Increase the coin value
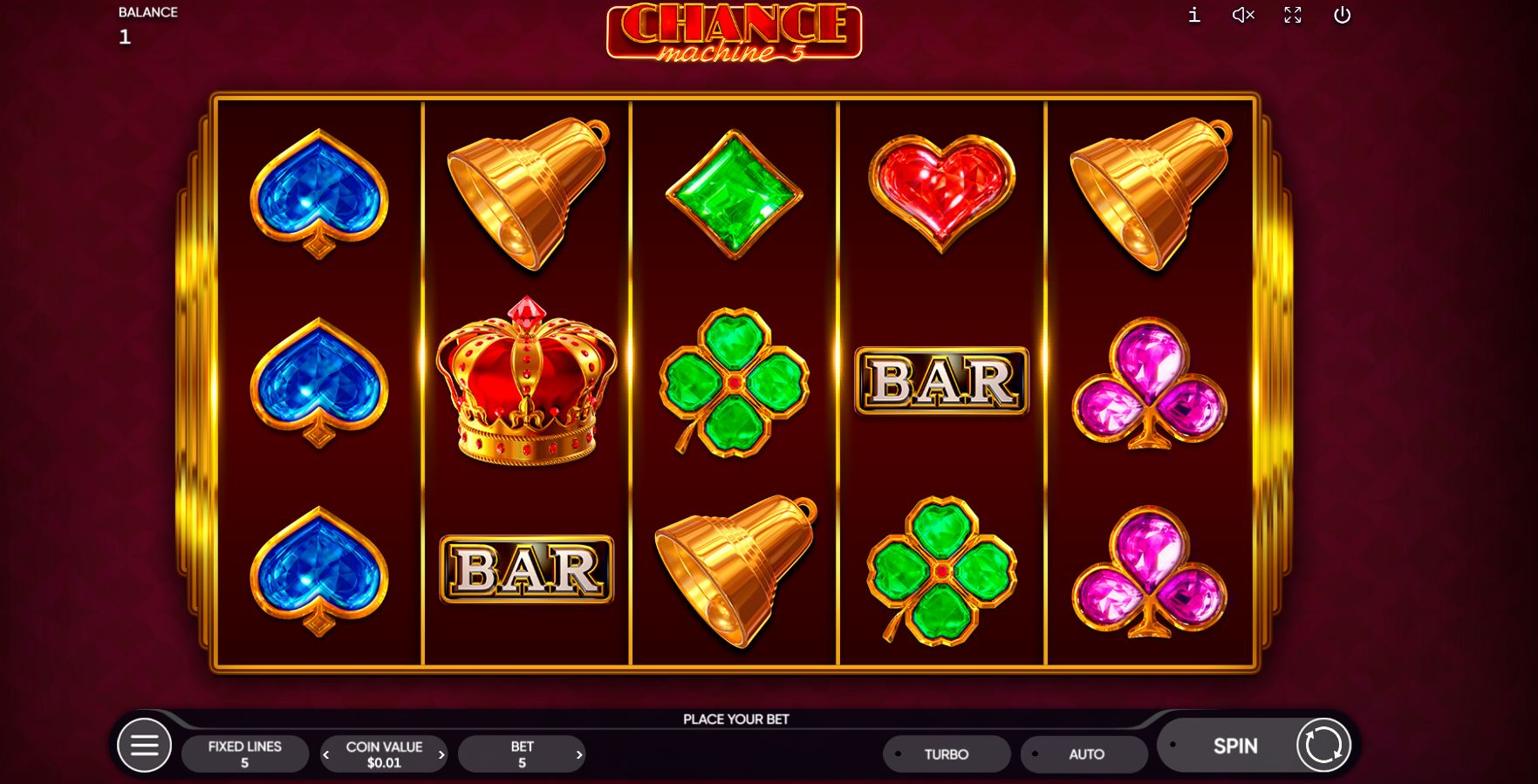This screenshot has width=1538, height=784. (440, 753)
